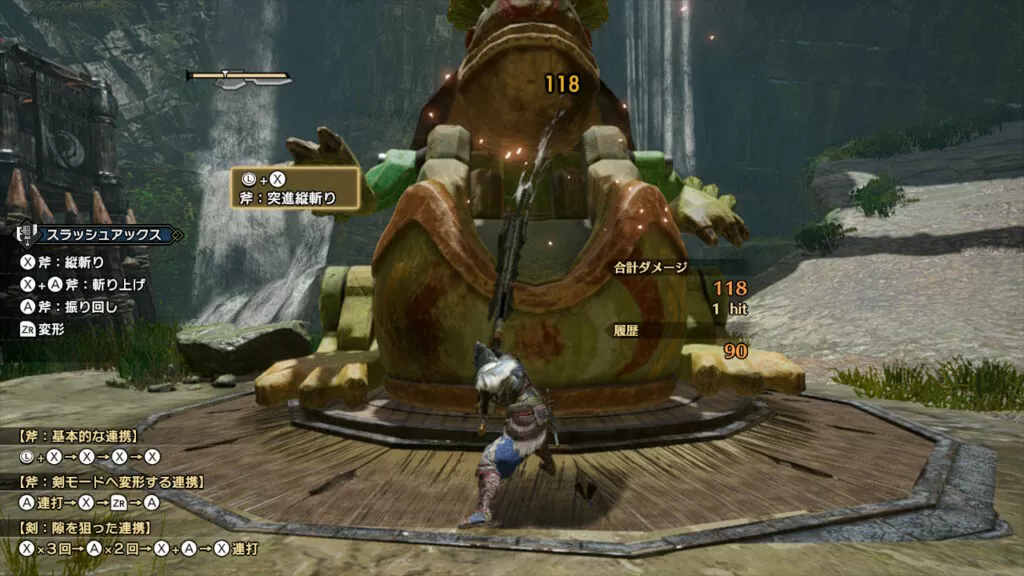Screen dimensions: 1024x576
Task: Click the 【斧：基本的な連携】 combo heading
Action: pyautogui.click(x=77, y=436)
